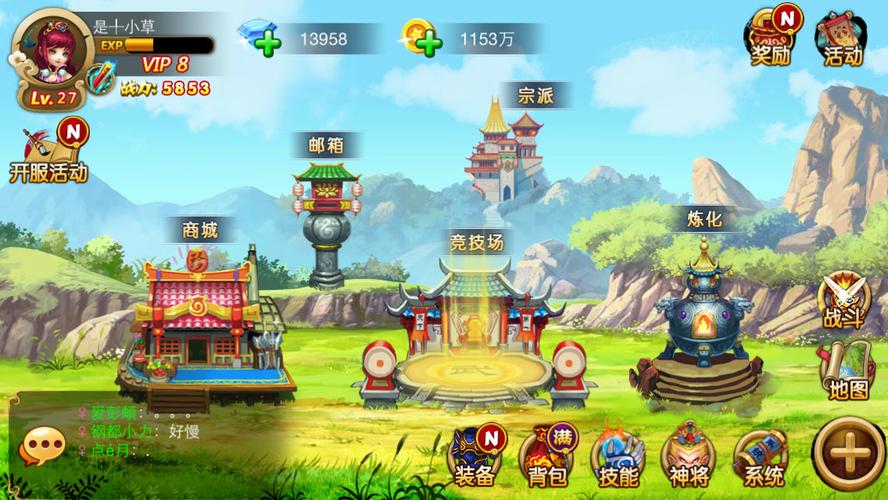
Task: Open the 奖励 rewards icon
Action: [x=771, y=37]
